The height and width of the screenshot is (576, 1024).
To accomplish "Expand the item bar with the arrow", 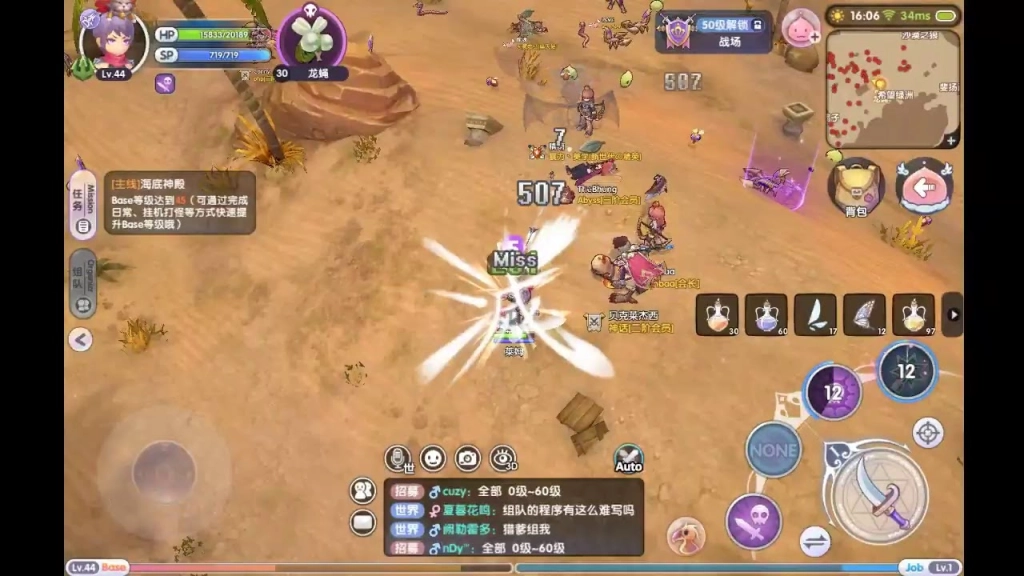I will click(x=953, y=315).
